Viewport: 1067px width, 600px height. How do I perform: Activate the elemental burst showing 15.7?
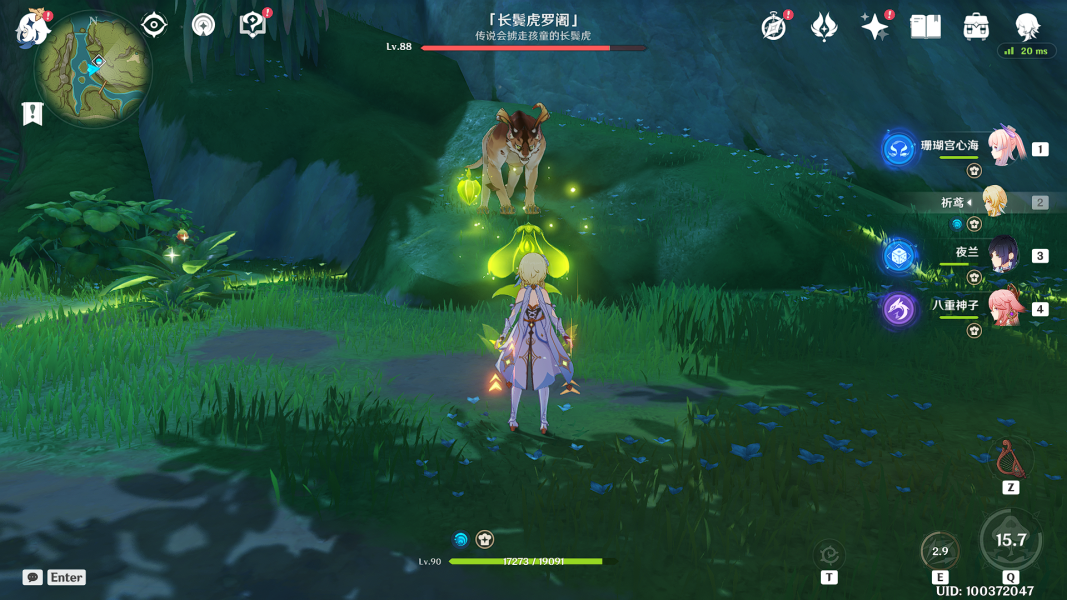[1011, 540]
